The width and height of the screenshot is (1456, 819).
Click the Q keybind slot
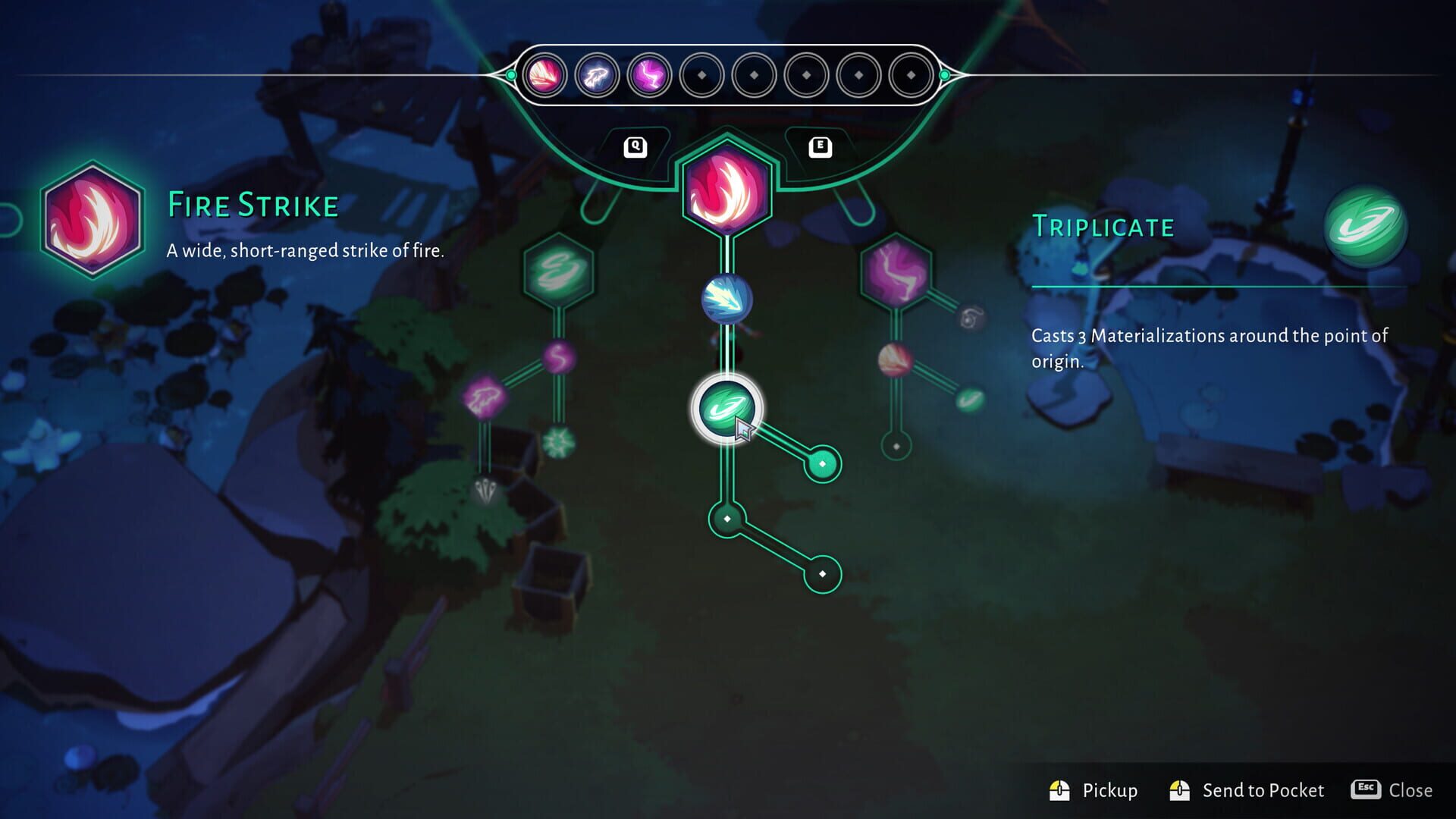pyautogui.click(x=635, y=146)
